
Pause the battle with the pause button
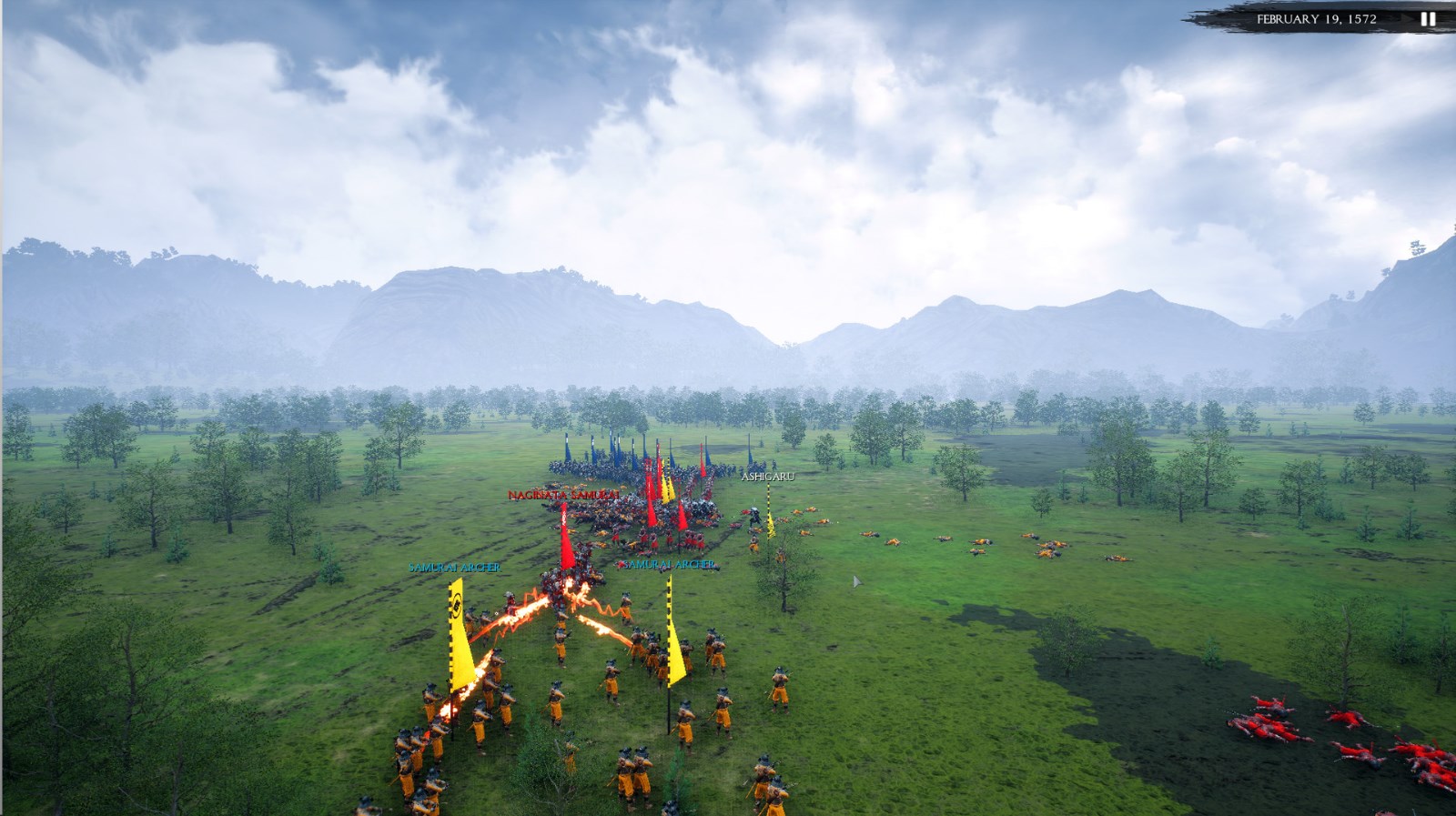[x=1428, y=19]
